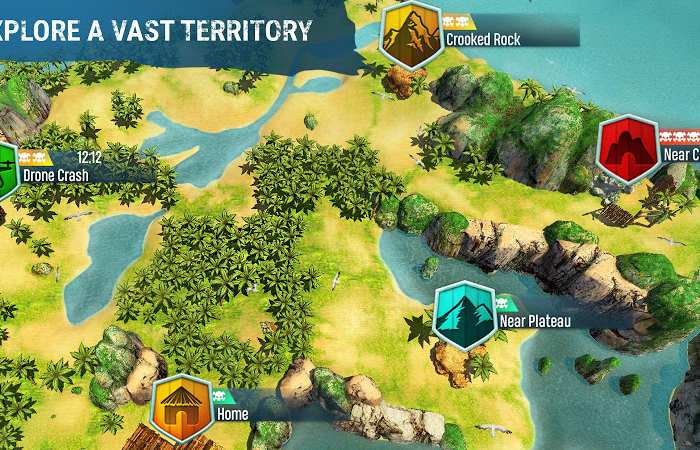Travel to the Near Plateau marker
Viewport: 700px width, 450px height.
(x=465, y=315)
